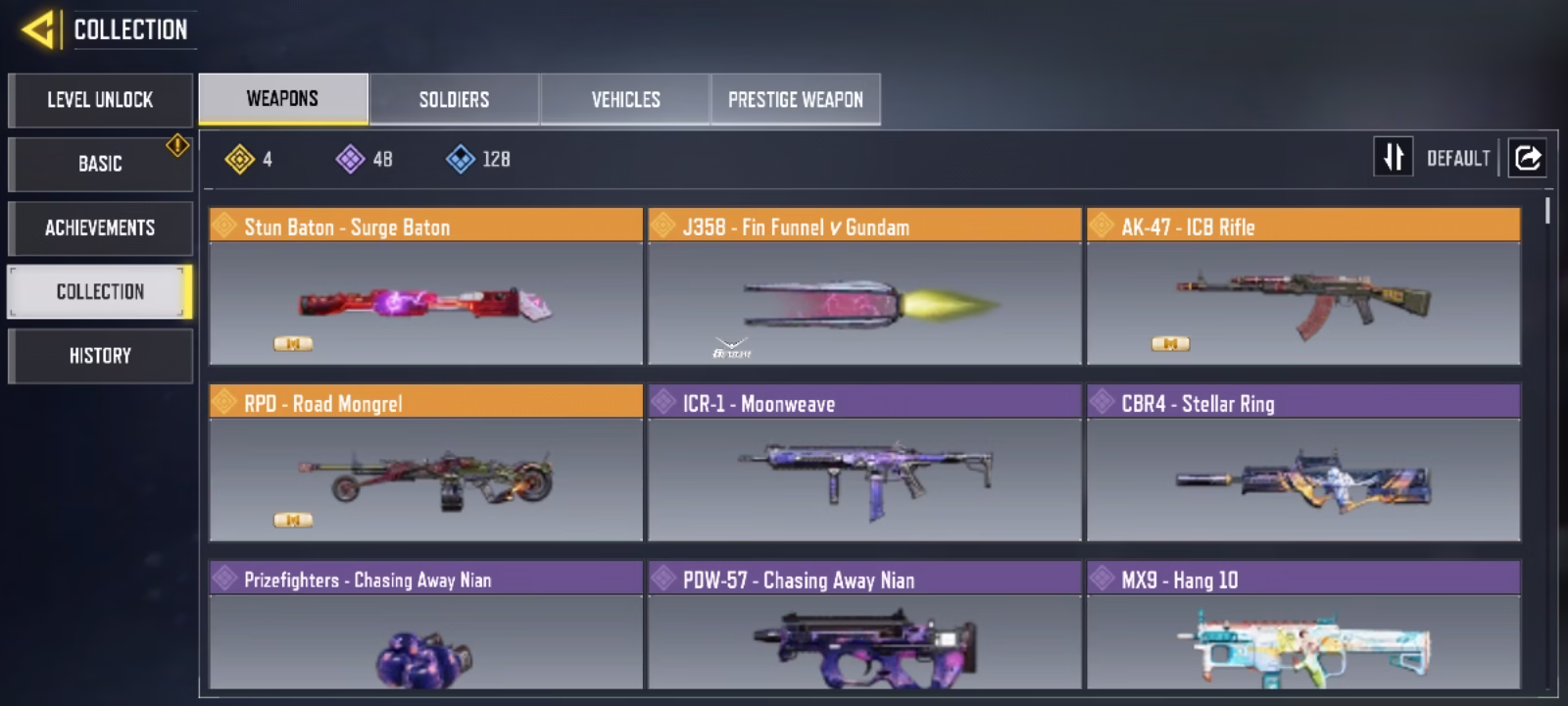
Task: Select the Collection menu entry
Action: 100,291
